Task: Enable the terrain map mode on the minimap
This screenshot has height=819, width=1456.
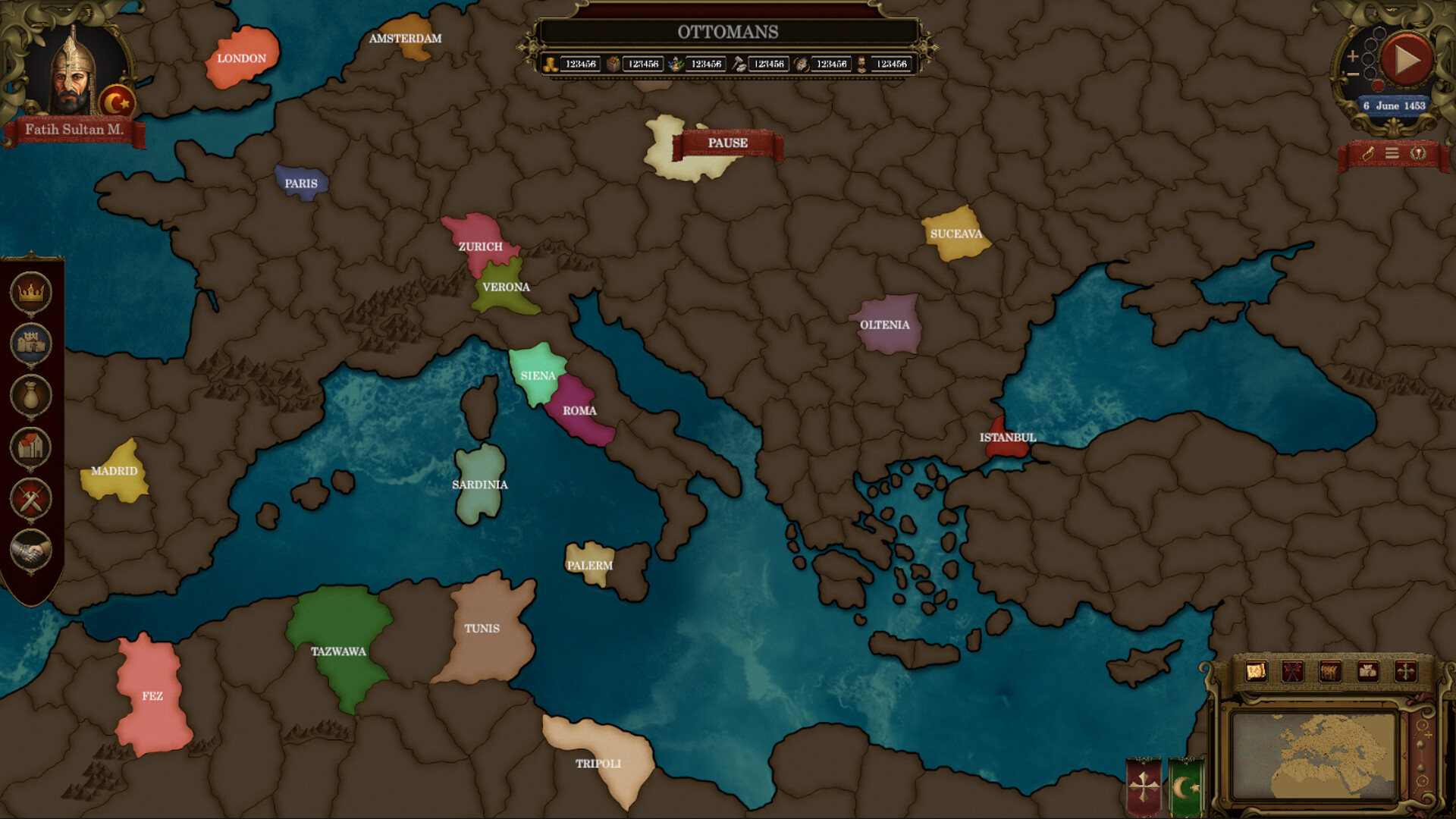Action: 1256,670
